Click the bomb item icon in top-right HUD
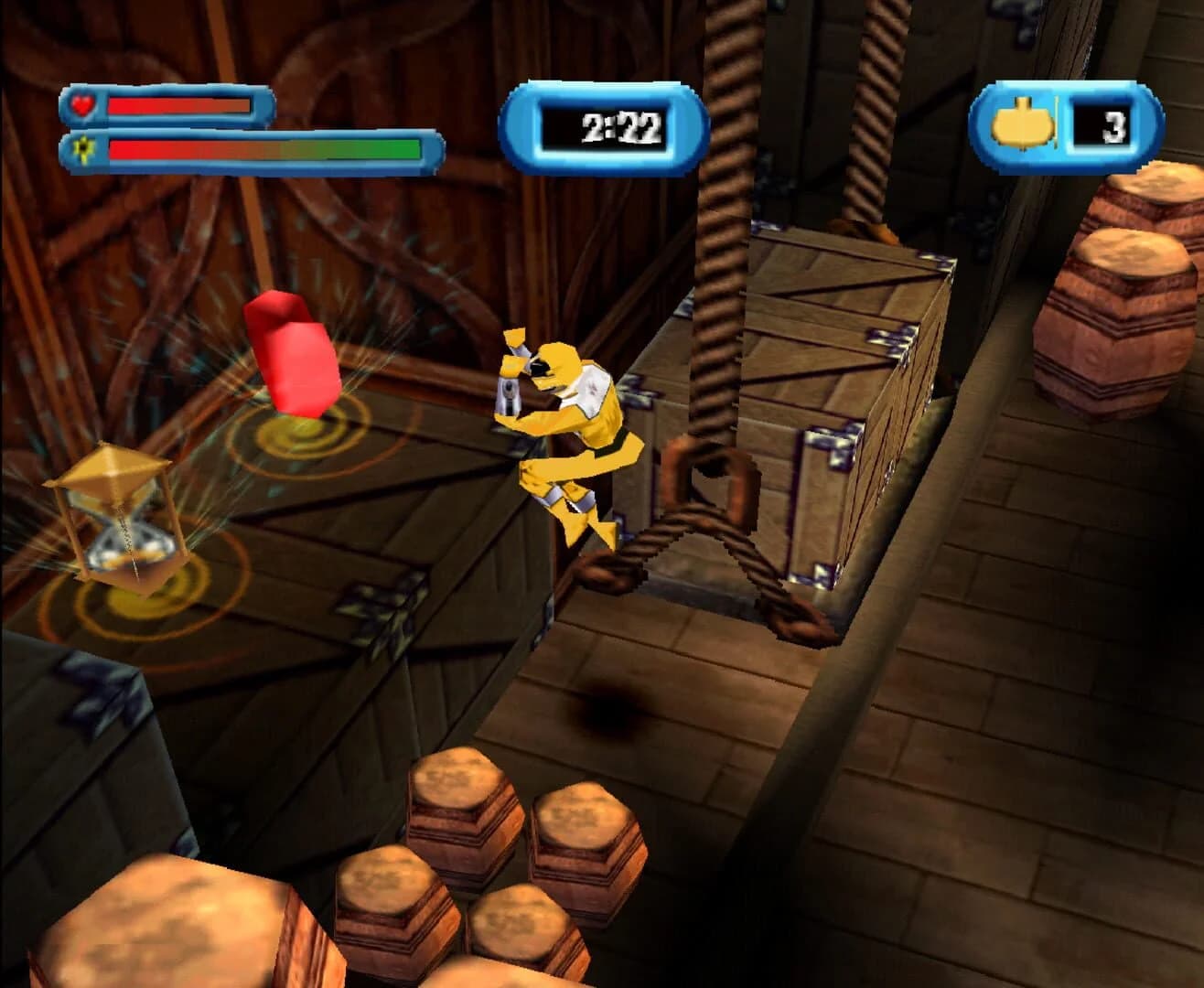The width and height of the screenshot is (1204, 988). coord(1024,123)
